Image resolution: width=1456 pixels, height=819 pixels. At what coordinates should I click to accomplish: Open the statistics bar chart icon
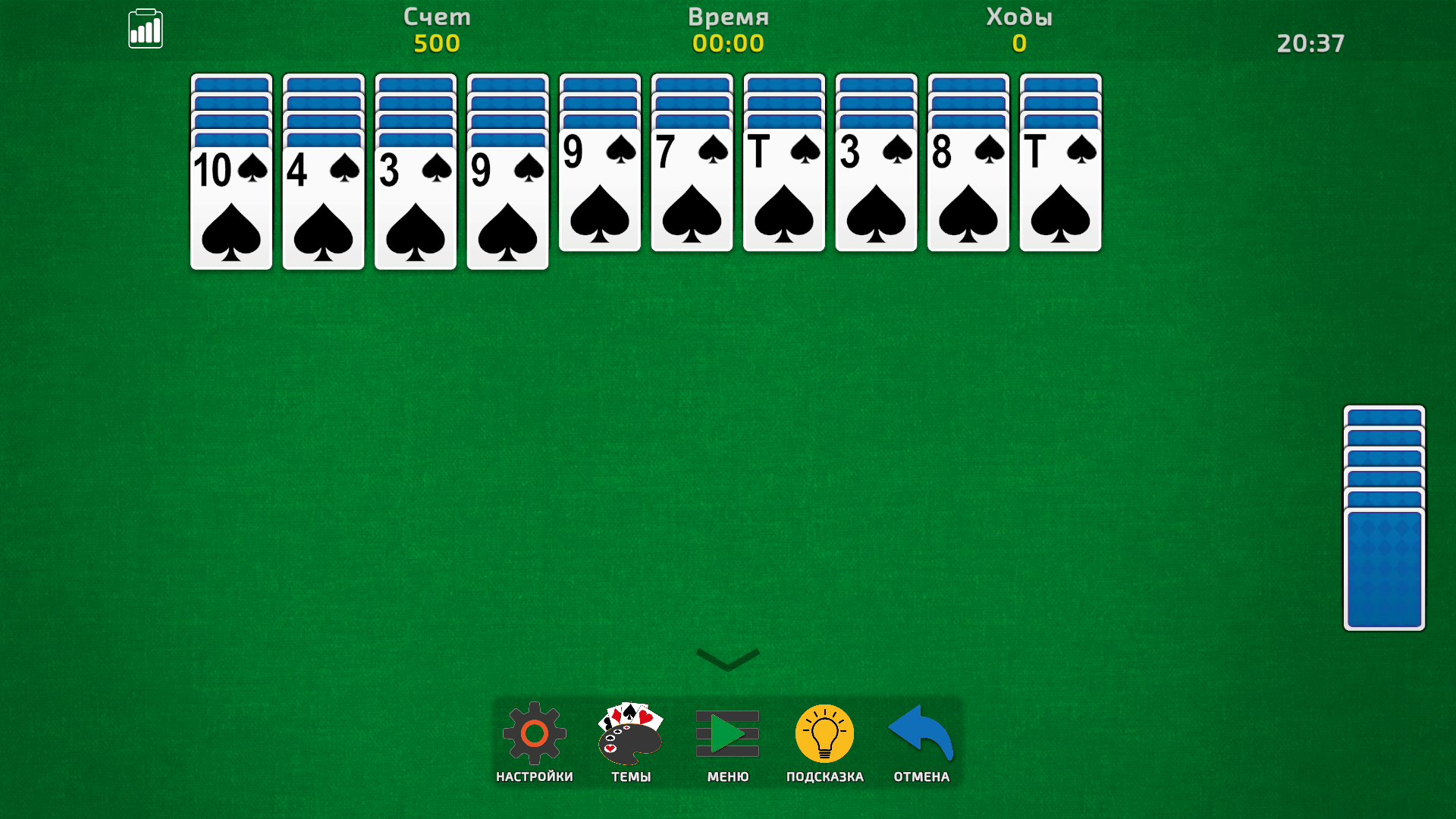146,28
